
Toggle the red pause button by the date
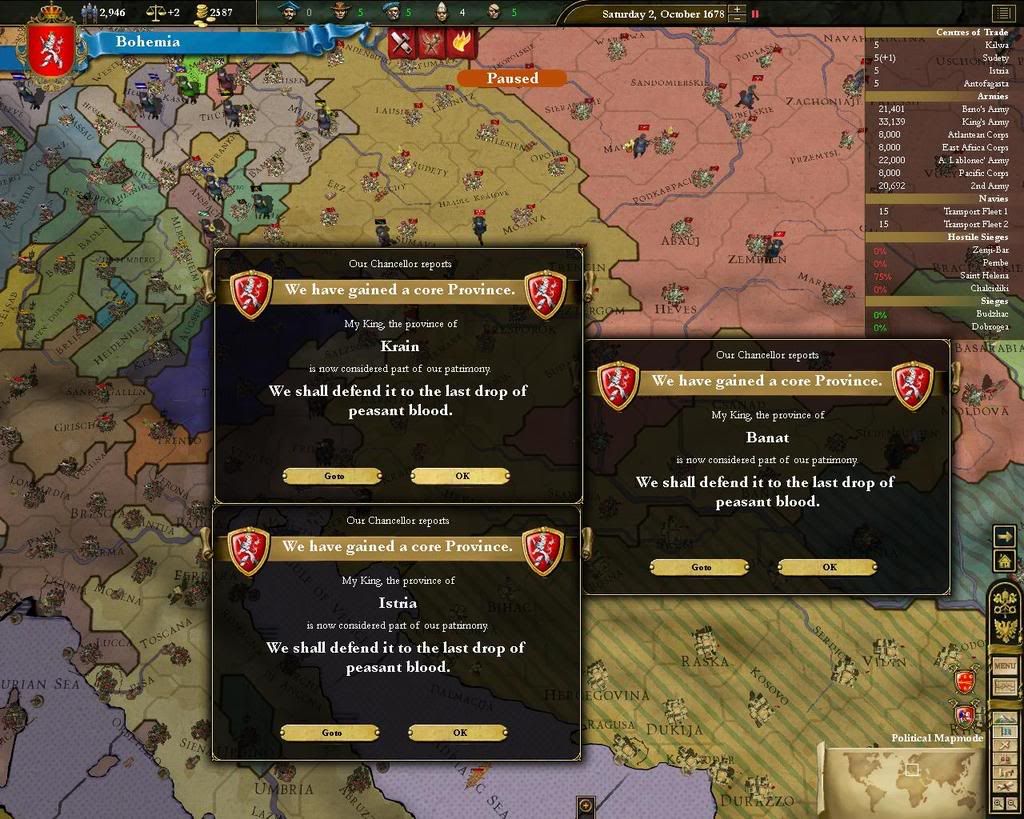coord(755,14)
